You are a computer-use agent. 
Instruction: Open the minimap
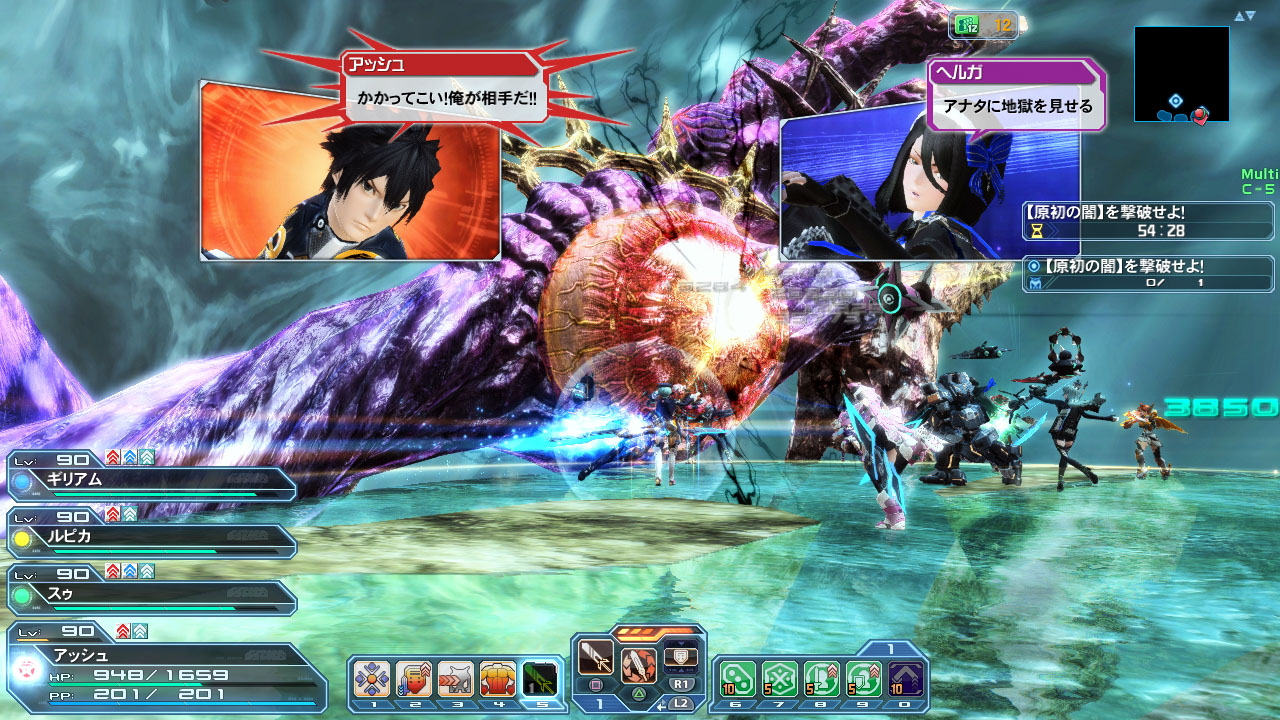coord(1181,74)
